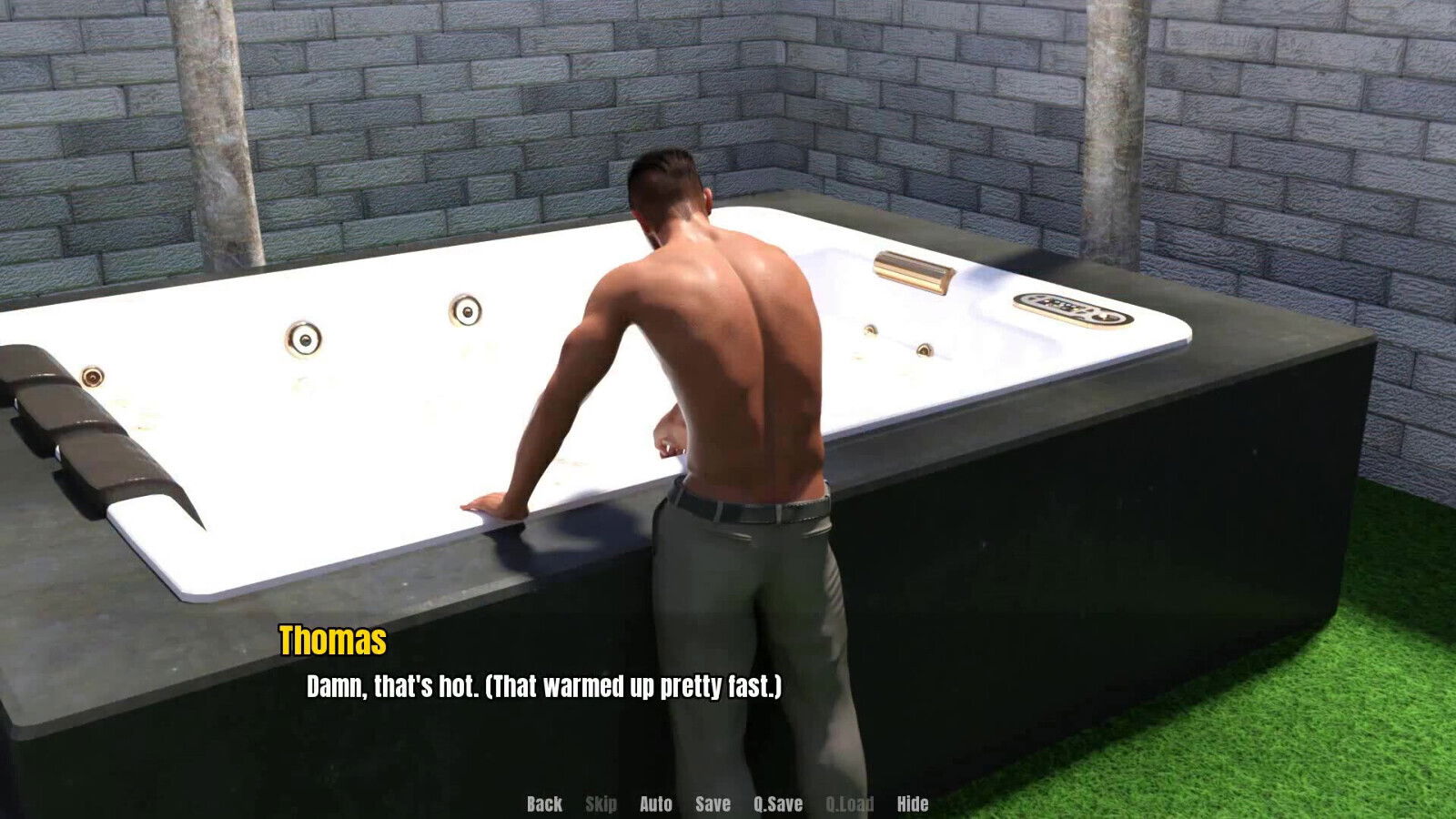Hide the dialogue interface
Screen dimensions: 1456x819
(912, 804)
